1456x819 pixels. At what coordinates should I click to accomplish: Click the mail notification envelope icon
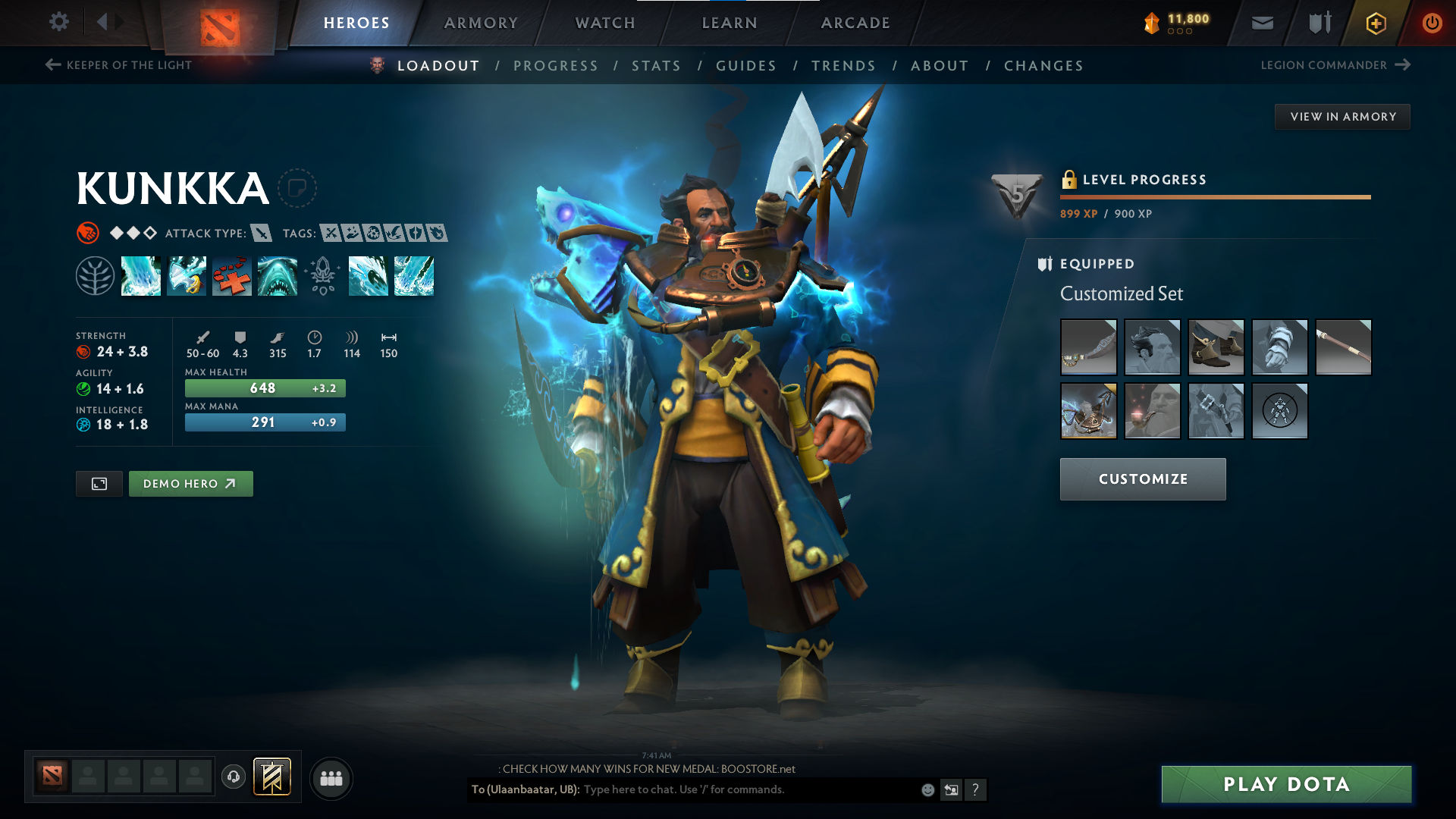click(1261, 23)
